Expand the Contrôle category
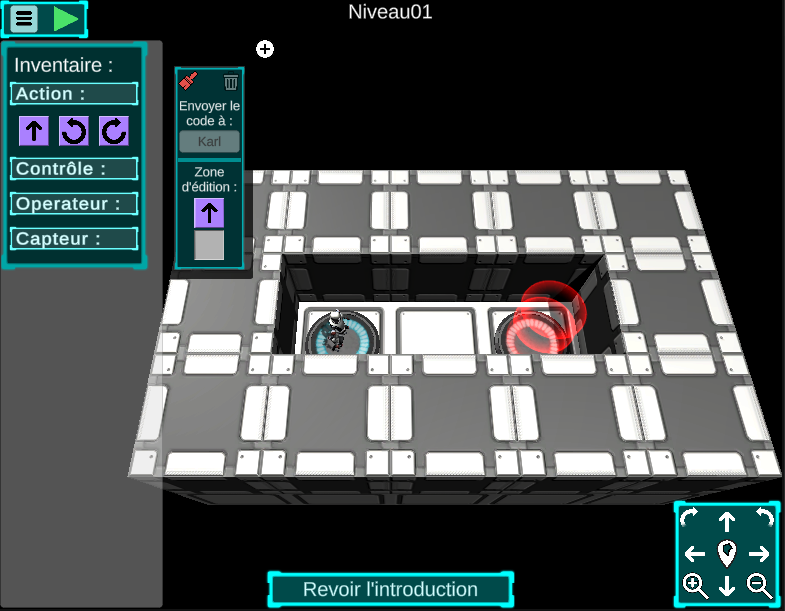This screenshot has width=785, height=611. 74,169
